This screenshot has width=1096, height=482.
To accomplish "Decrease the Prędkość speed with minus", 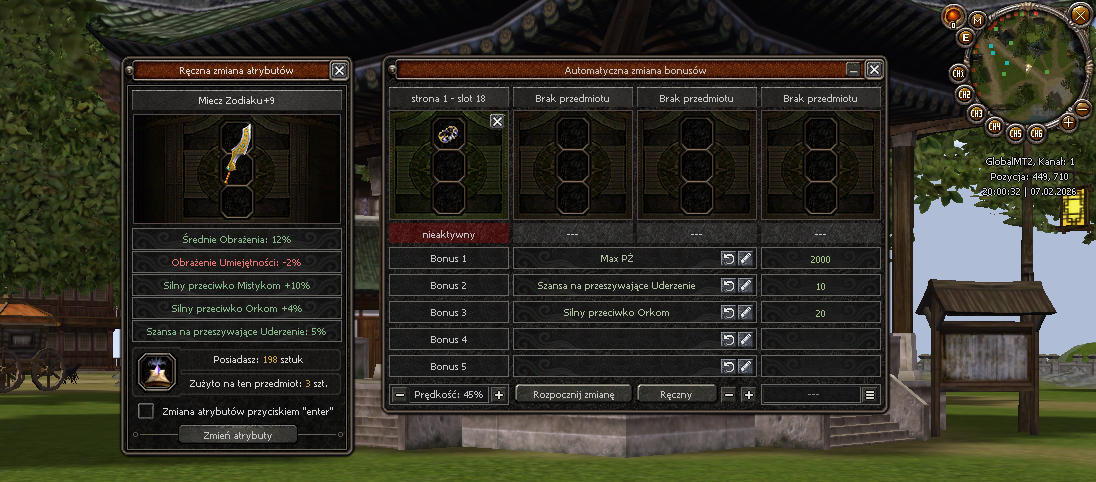I will pyautogui.click(x=400, y=394).
